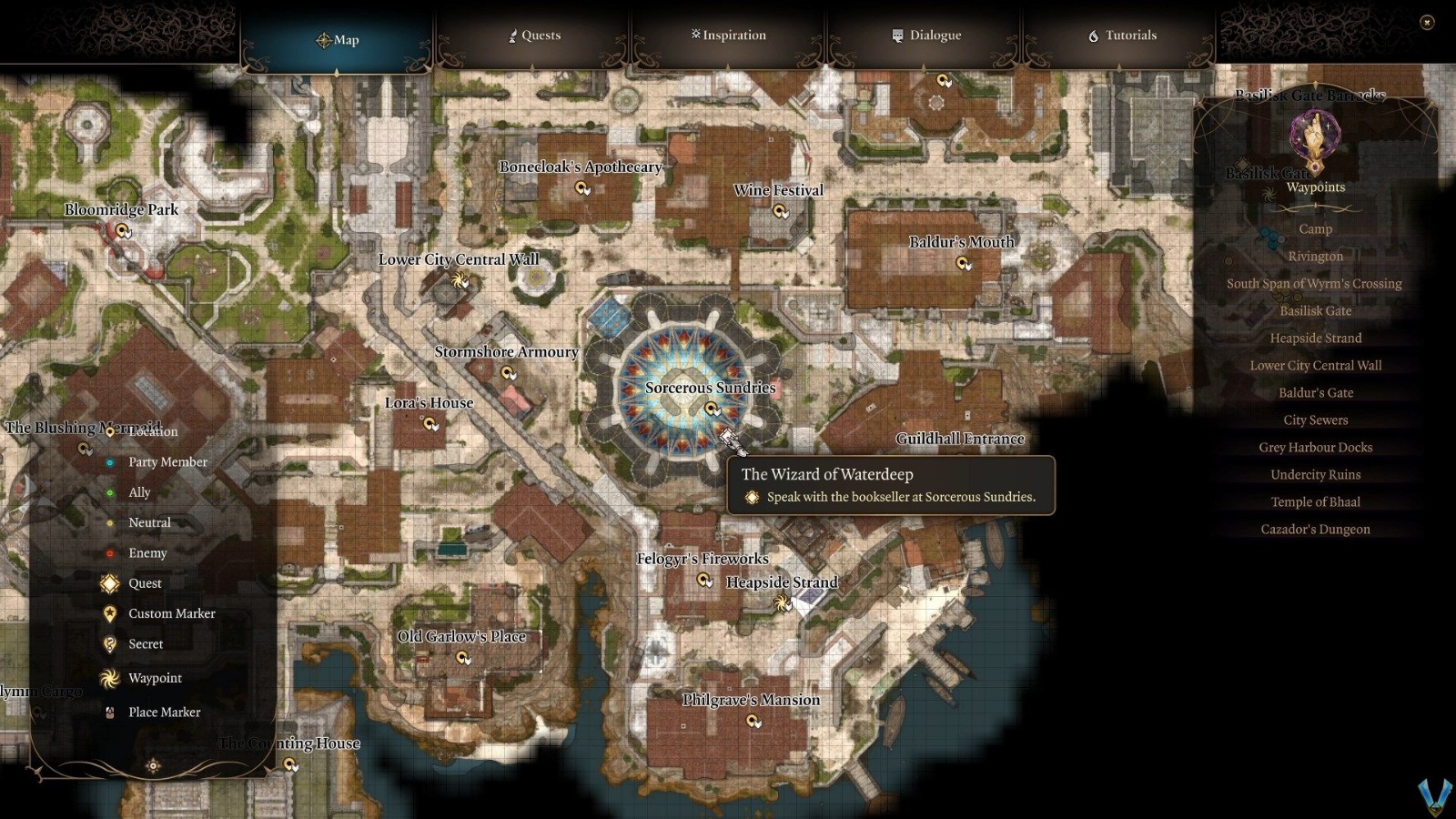Viewport: 1456px width, 819px height.
Task: Click the Lower City Central Wall waypoint icon
Action: 459,281
